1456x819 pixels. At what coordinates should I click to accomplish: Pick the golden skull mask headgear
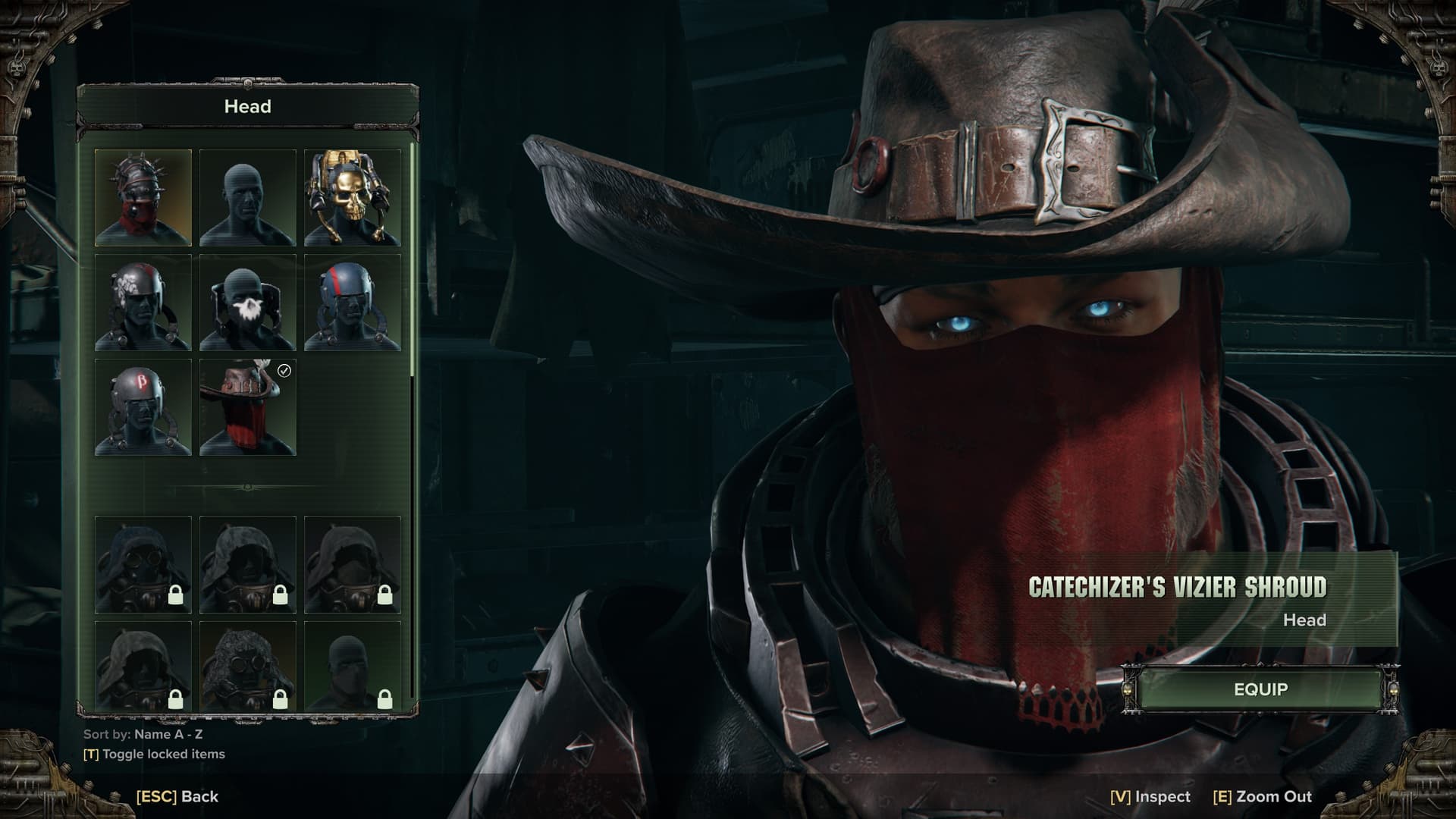point(353,198)
